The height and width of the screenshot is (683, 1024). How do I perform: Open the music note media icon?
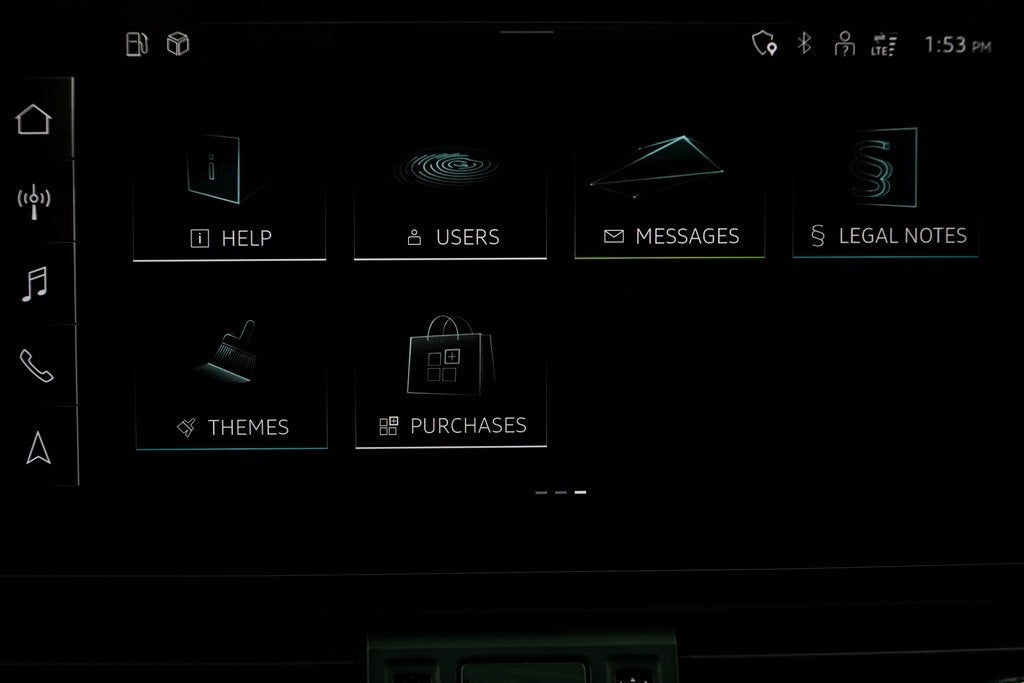pos(34,283)
